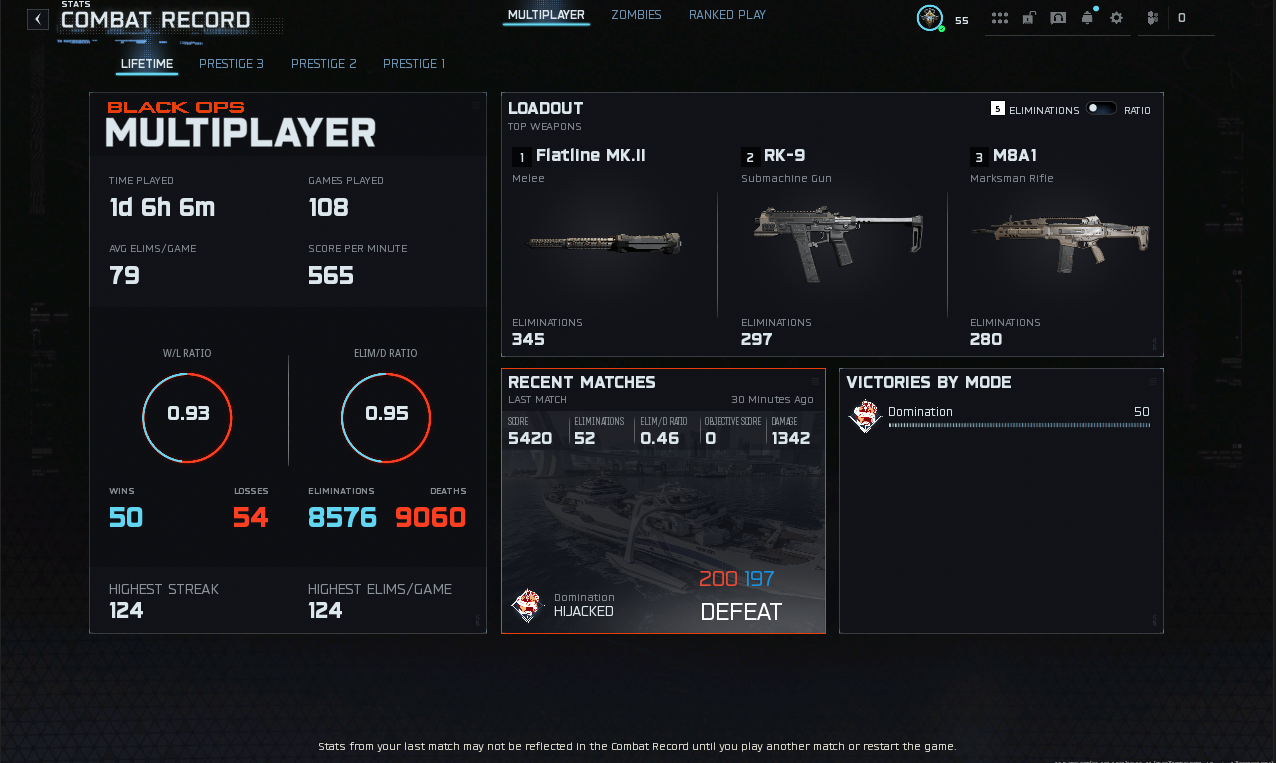Click the player rank emblem
1276x763 pixels.
[x=930, y=18]
